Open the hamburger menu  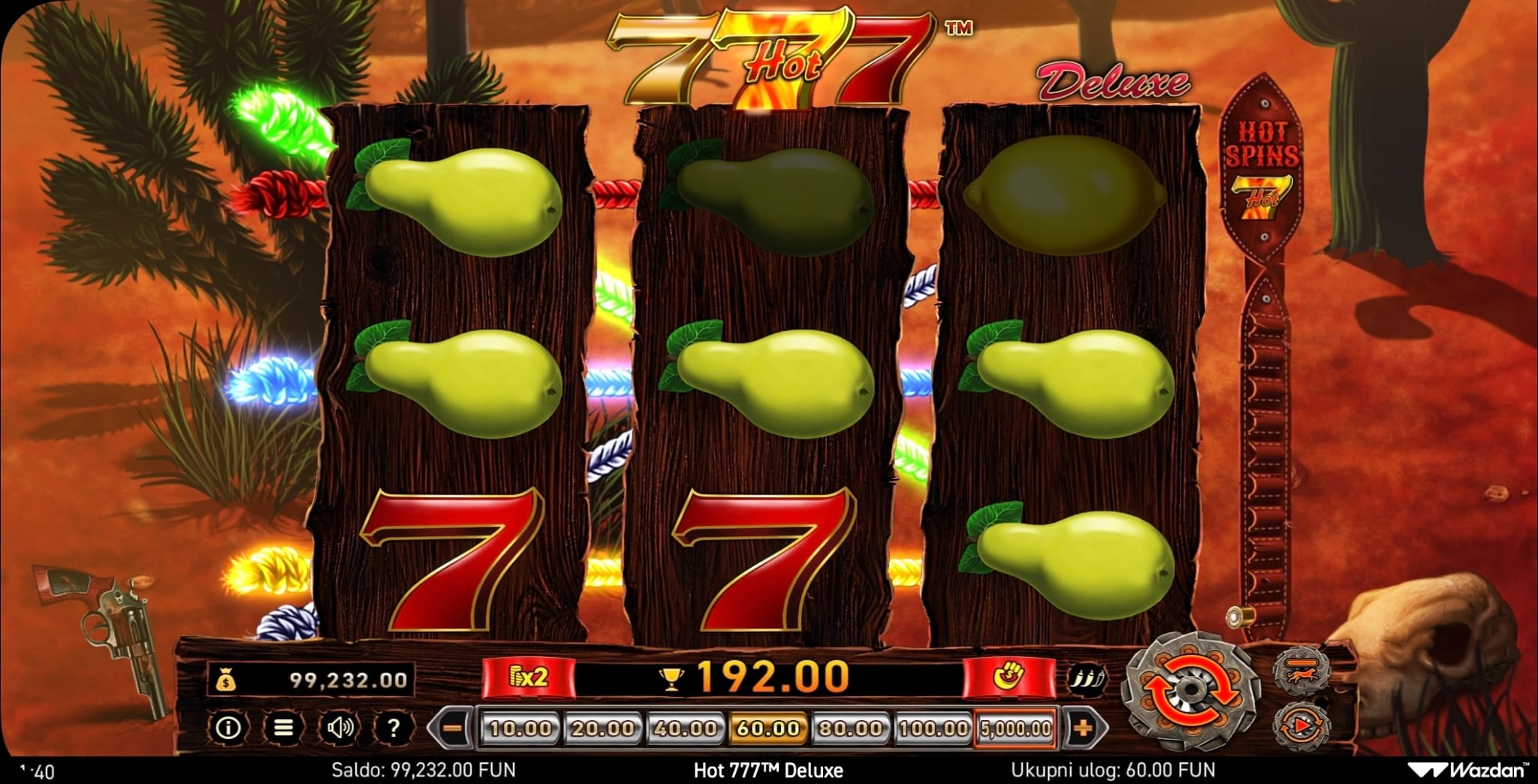point(283,727)
